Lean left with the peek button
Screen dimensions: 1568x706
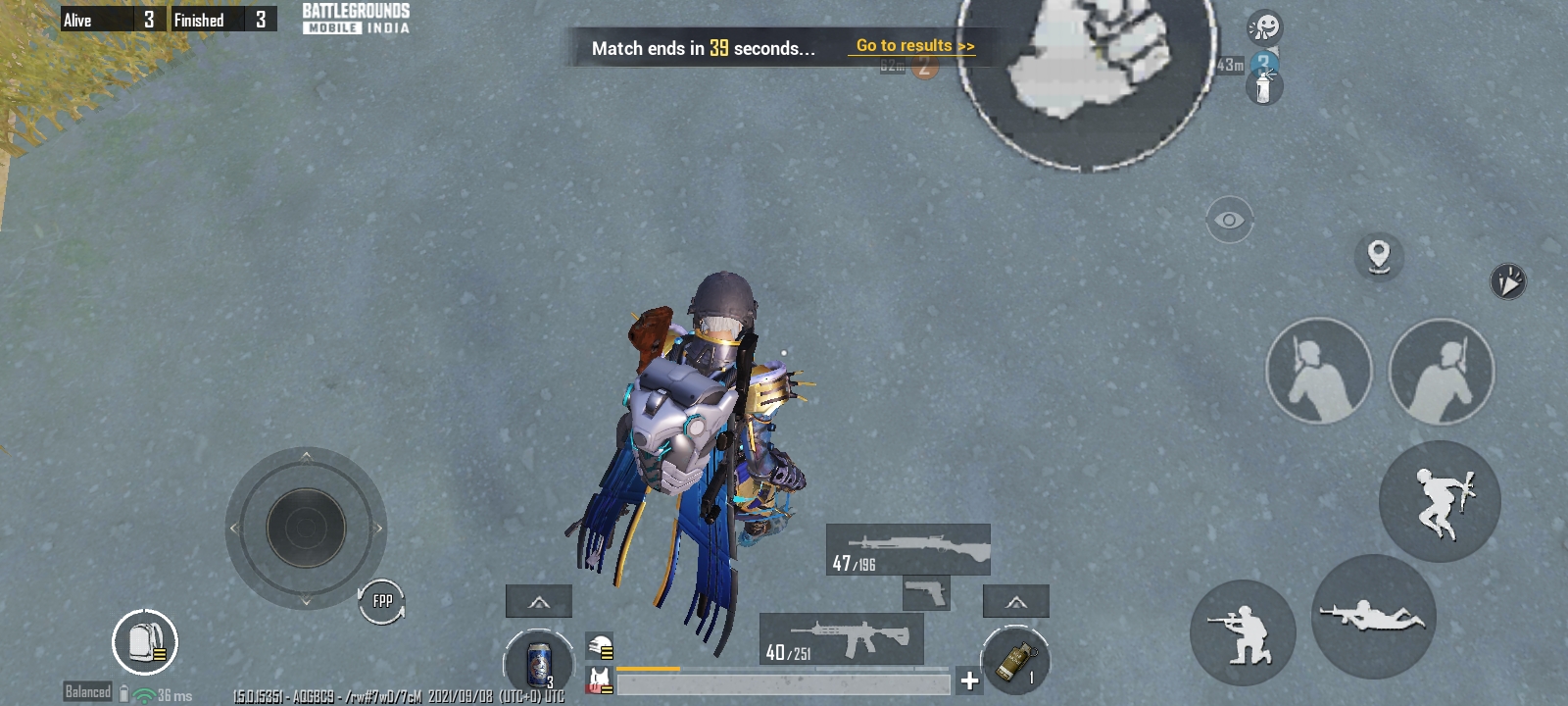(x=1318, y=372)
